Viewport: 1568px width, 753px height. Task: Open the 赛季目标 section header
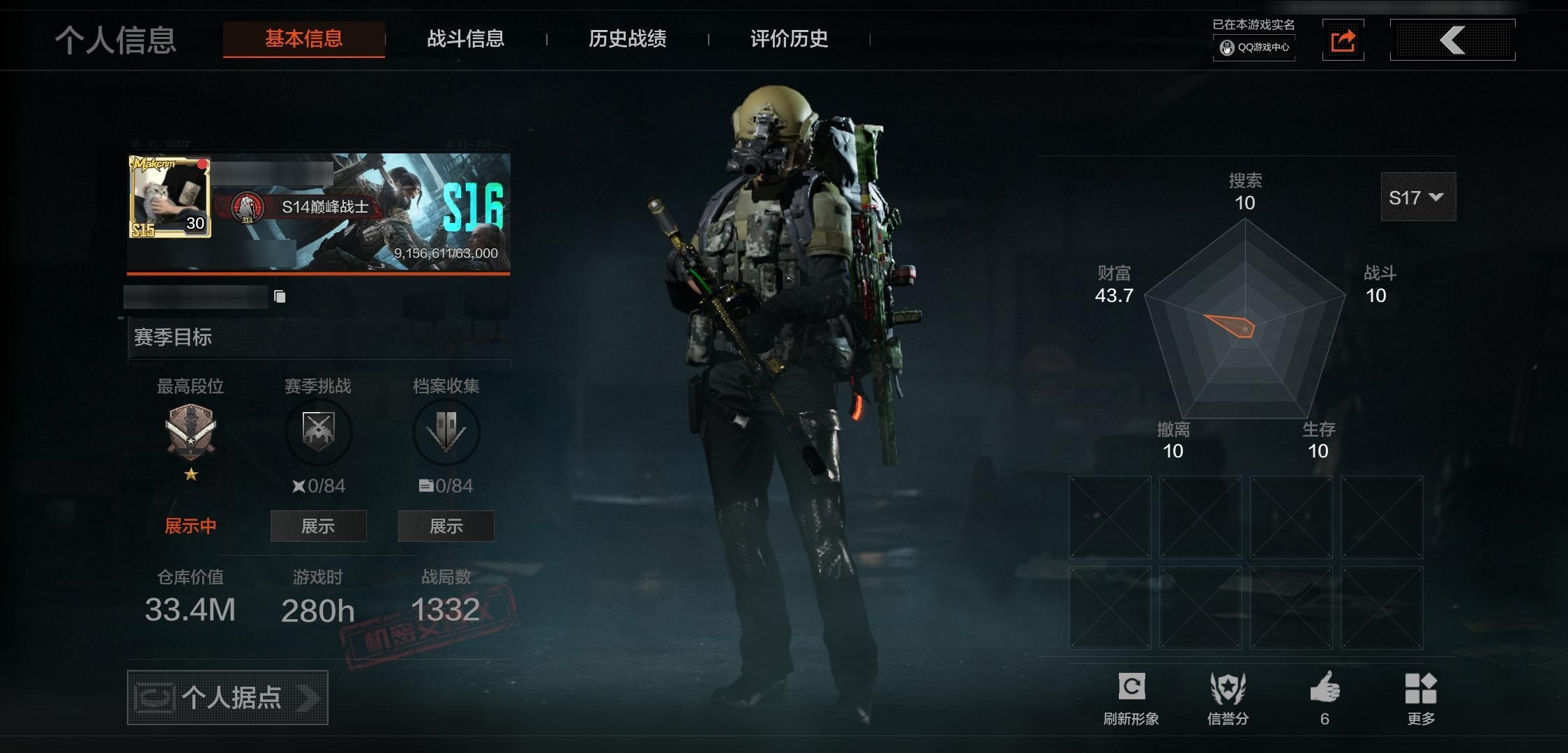(319, 338)
